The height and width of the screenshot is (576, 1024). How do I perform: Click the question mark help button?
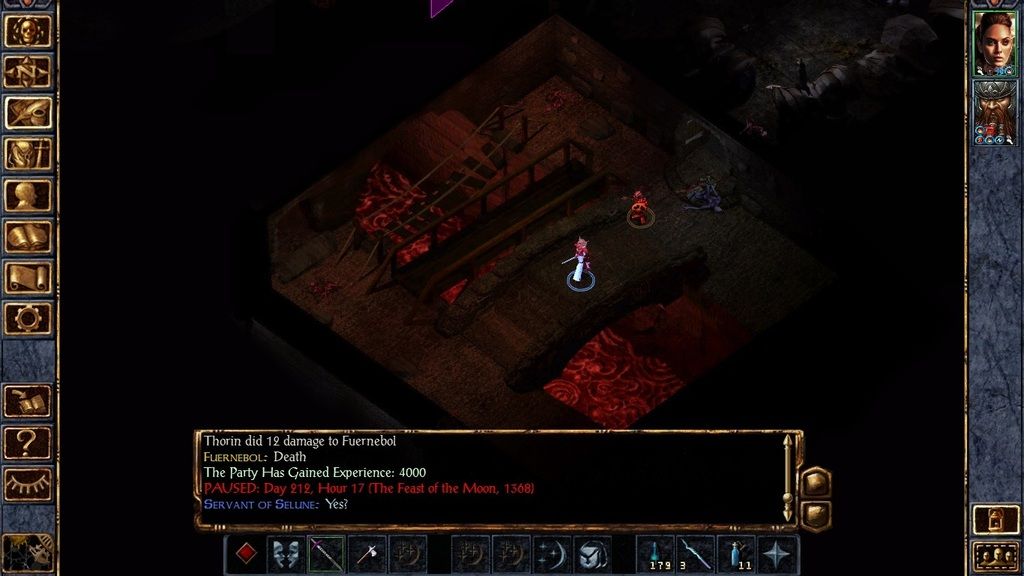tap(28, 442)
